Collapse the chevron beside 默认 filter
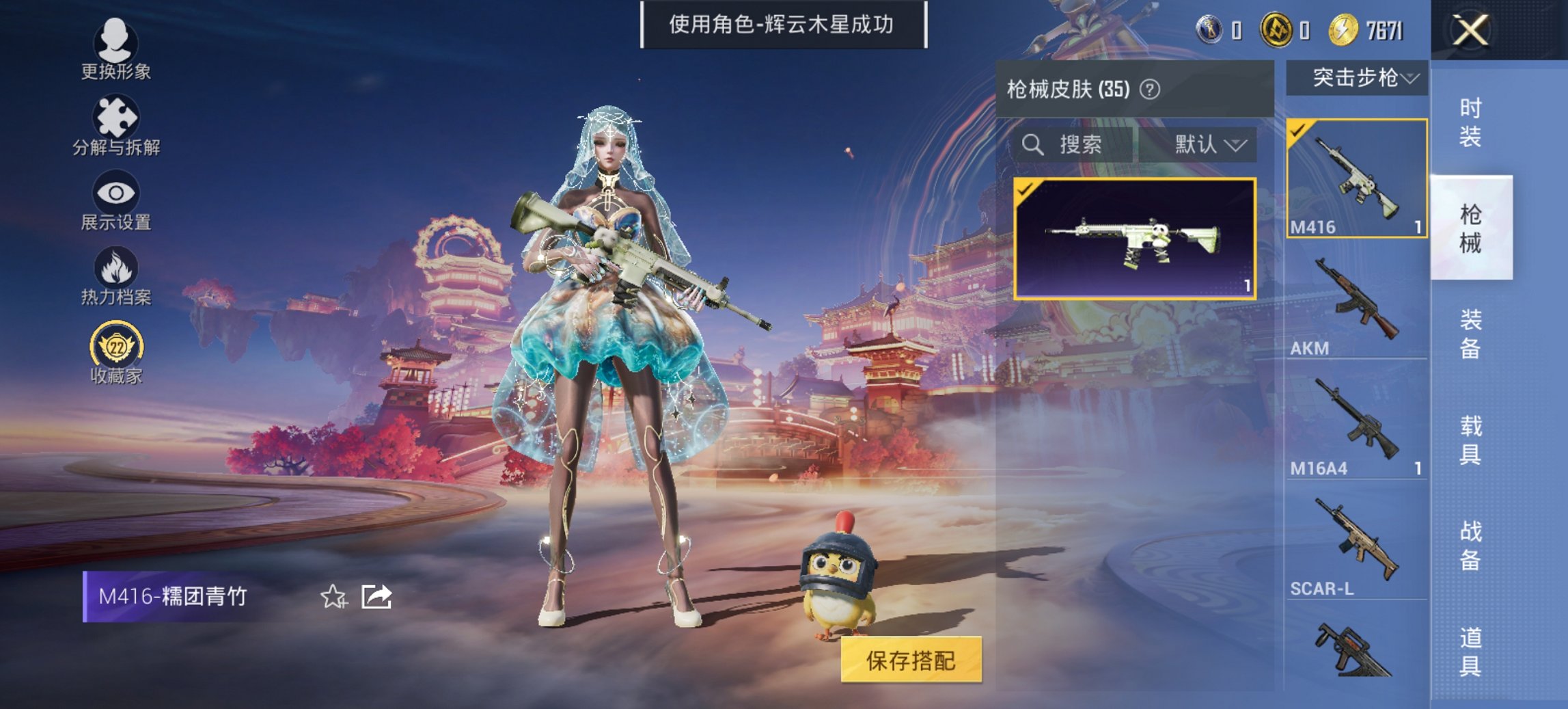The image size is (1568, 709). pyautogui.click(x=1237, y=145)
